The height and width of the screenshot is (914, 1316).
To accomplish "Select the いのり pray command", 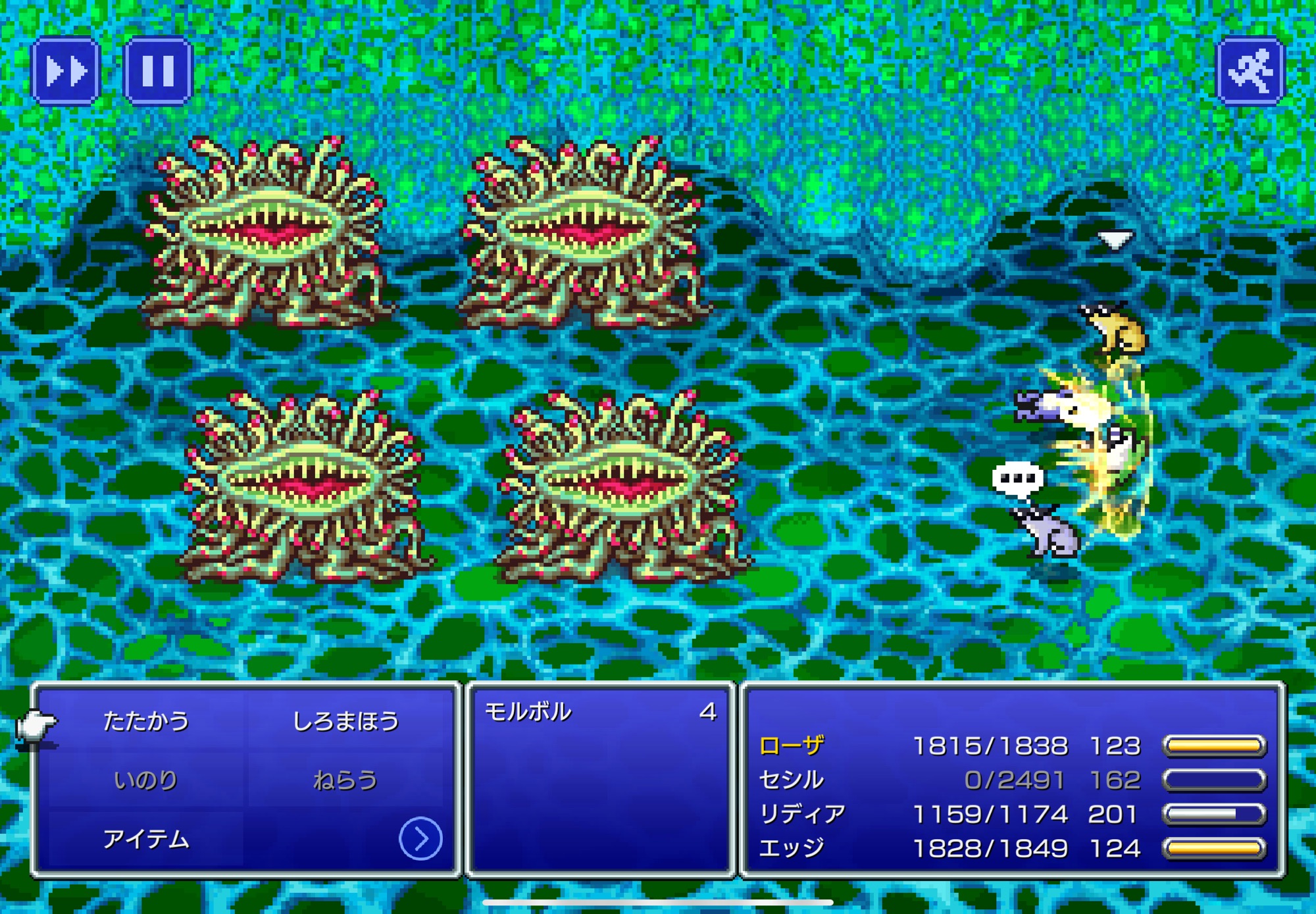I will pyautogui.click(x=146, y=780).
